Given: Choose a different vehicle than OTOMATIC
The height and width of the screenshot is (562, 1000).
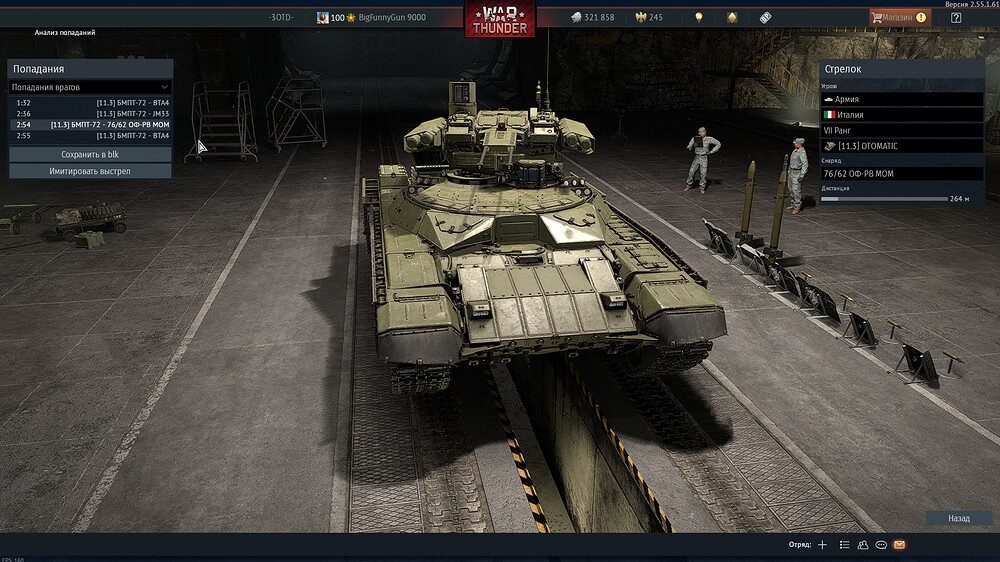Looking at the screenshot, I should [902, 146].
